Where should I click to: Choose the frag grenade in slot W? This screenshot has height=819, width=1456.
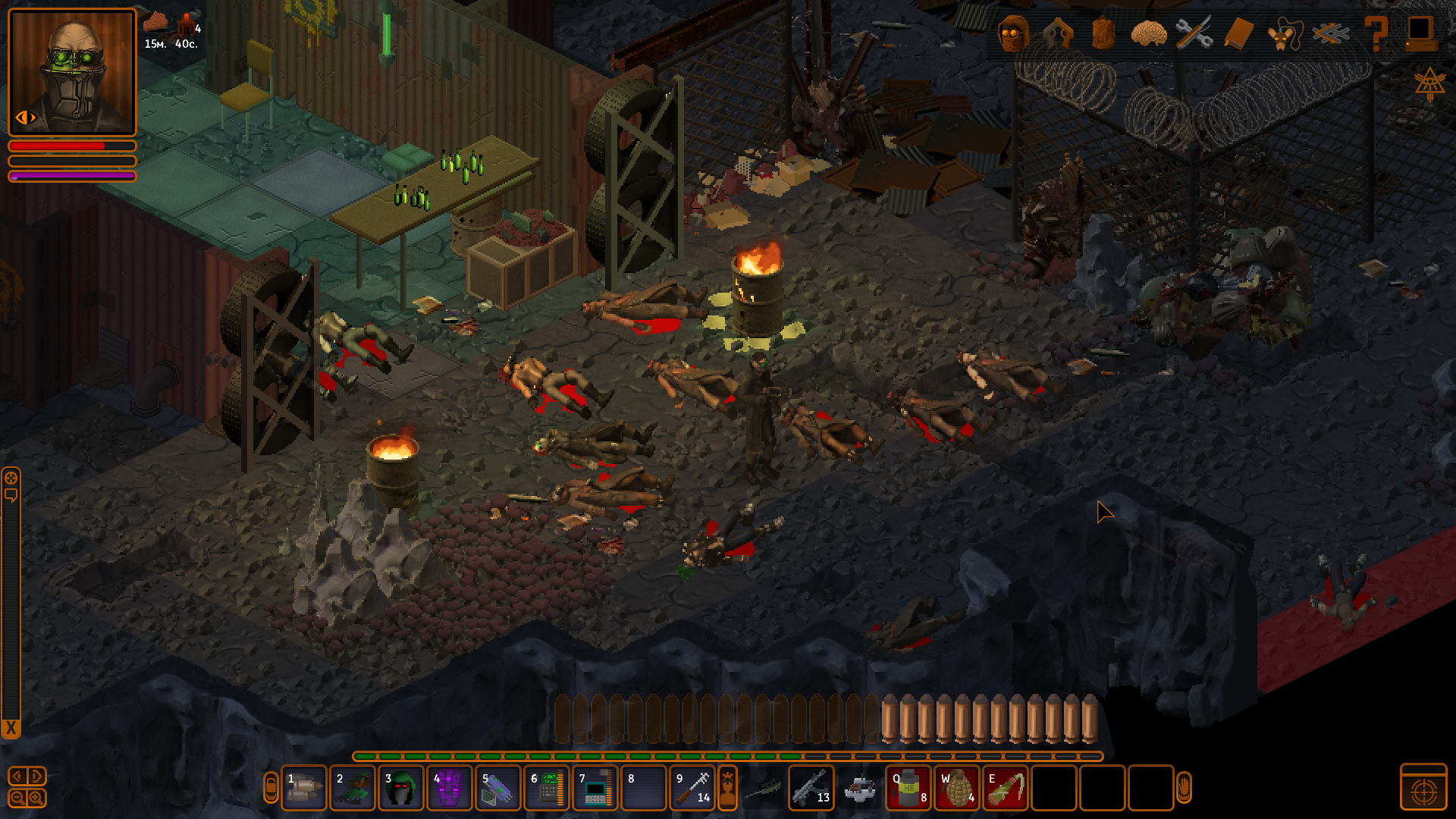(x=957, y=789)
